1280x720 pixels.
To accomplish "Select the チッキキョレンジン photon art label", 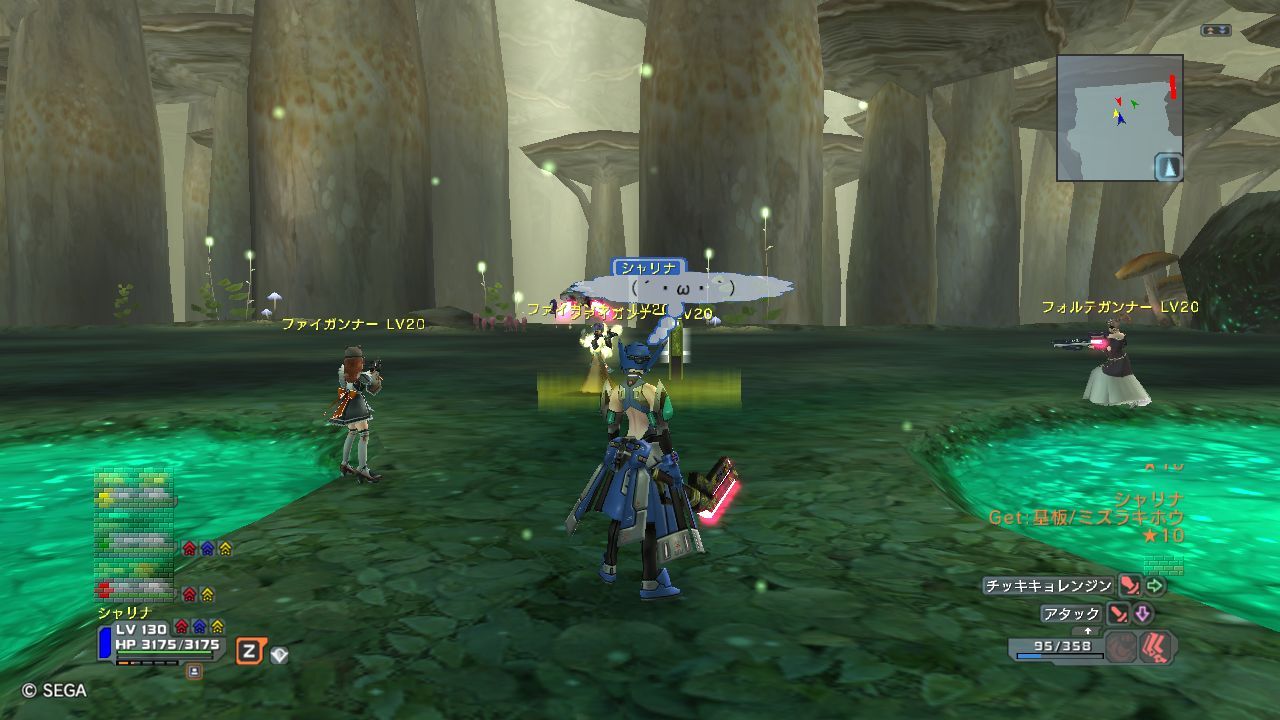I will click(1047, 586).
